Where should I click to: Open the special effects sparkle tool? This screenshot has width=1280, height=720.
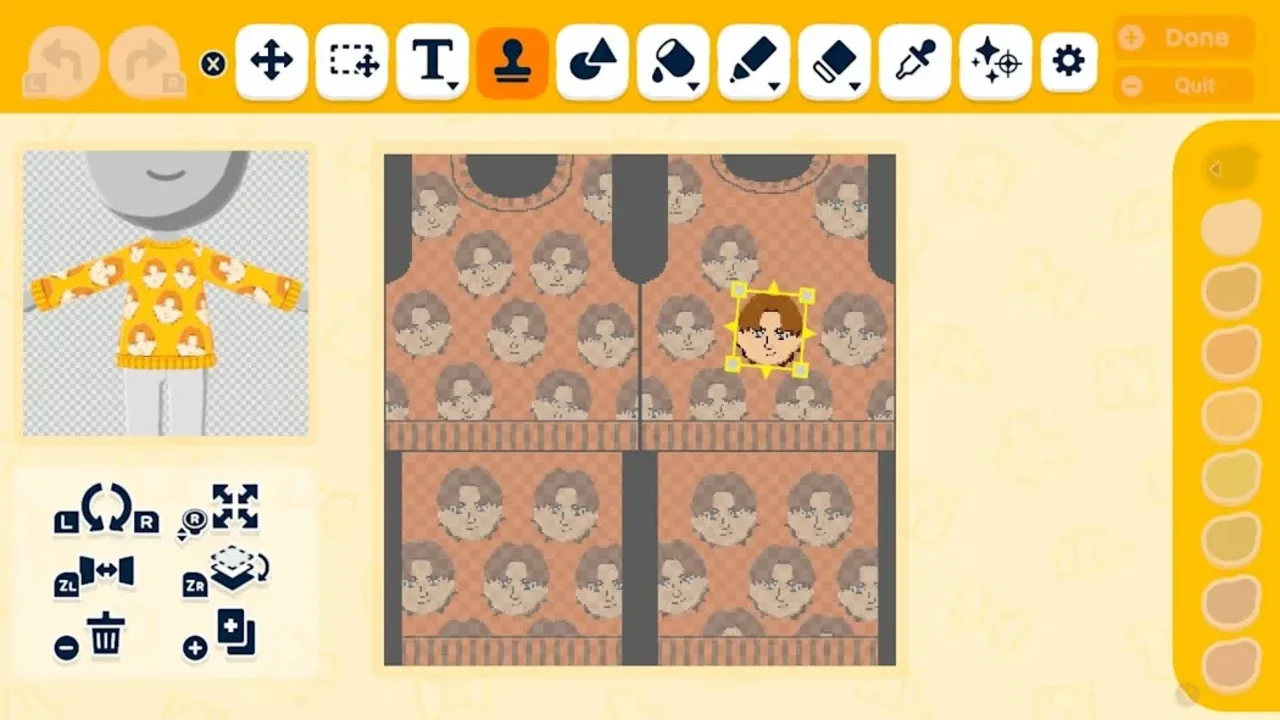coord(994,60)
